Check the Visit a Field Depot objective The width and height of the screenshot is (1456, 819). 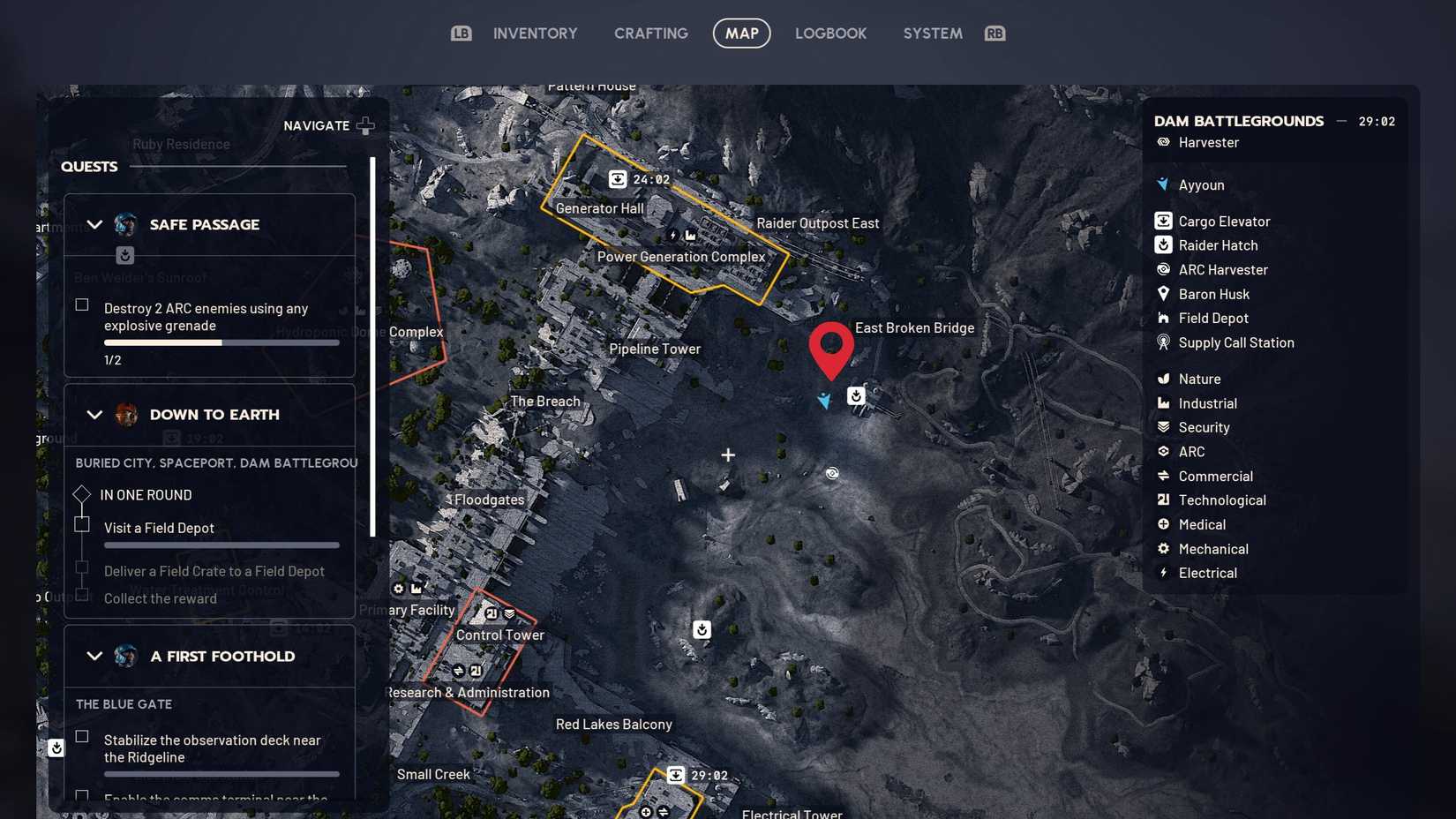click(x=81, y=523)
